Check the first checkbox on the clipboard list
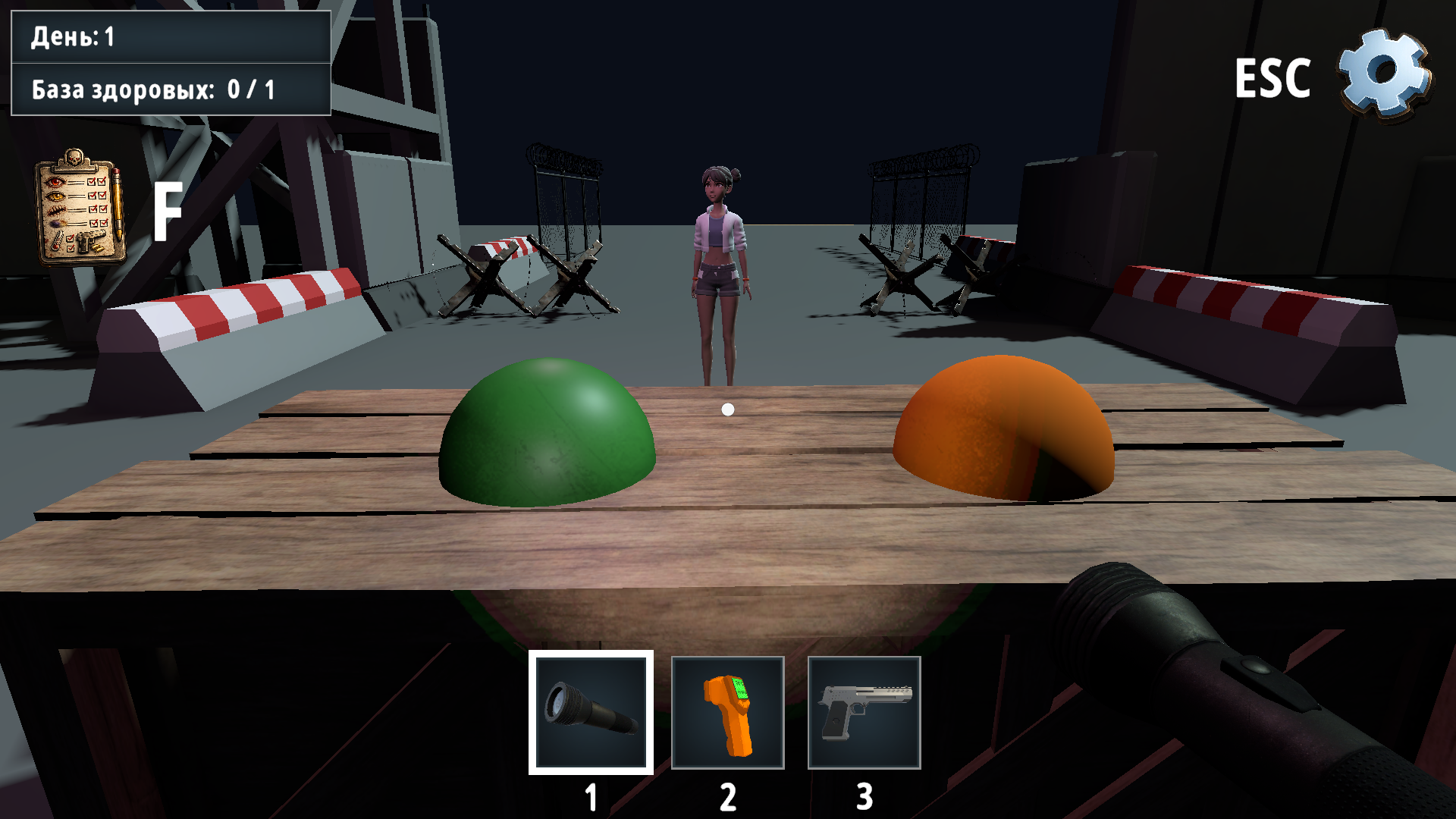 point(91,182)
